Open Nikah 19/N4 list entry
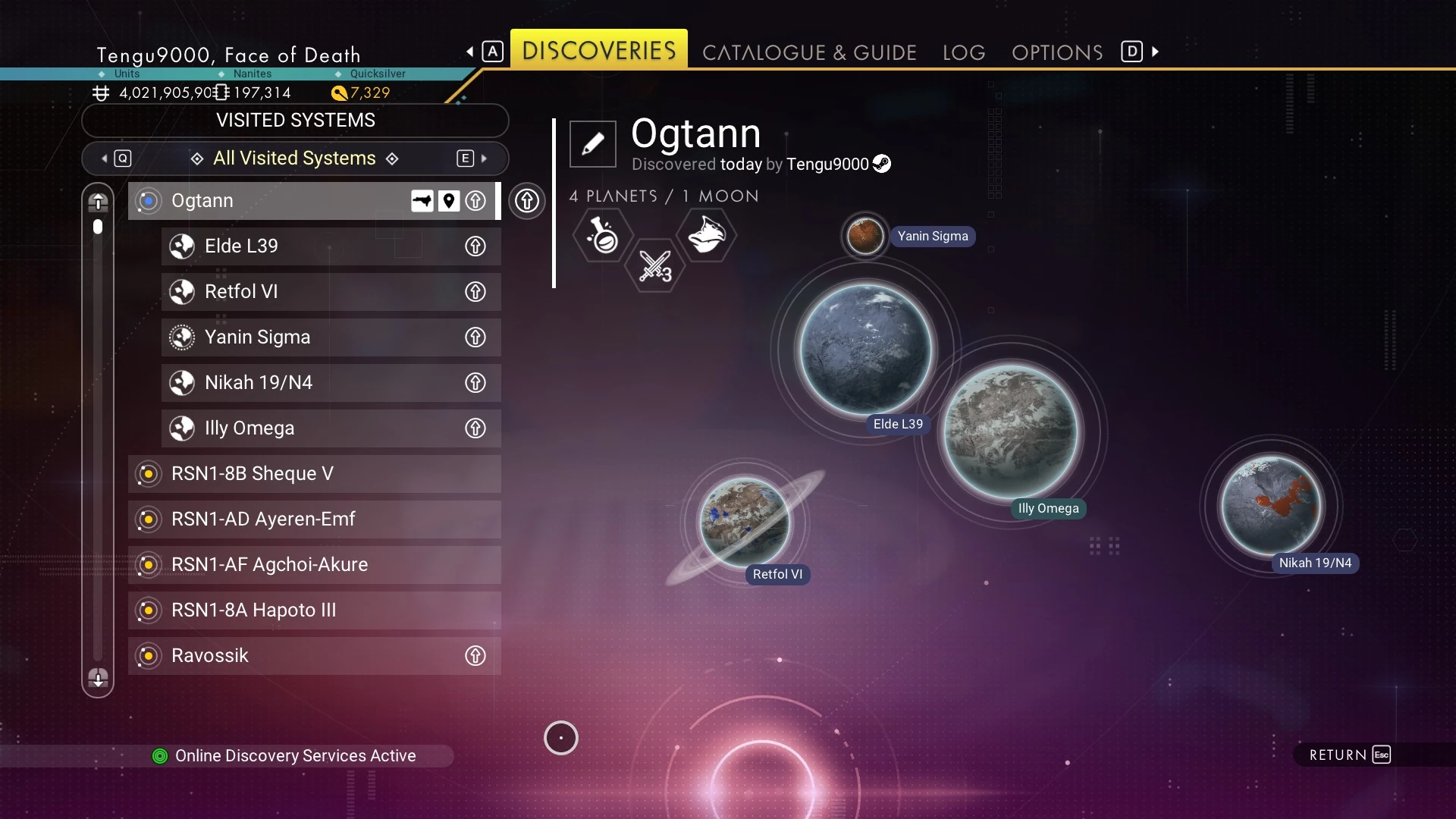The image size is (1456, 819). [x=318, y=383]
